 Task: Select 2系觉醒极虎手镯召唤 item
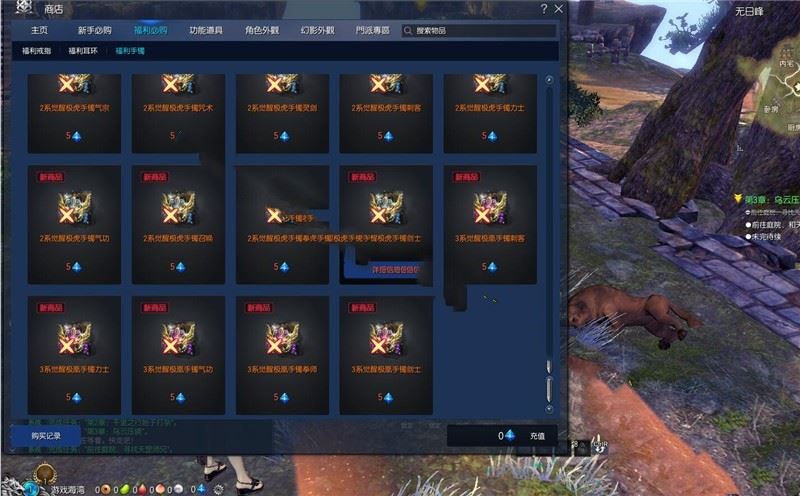177,223
